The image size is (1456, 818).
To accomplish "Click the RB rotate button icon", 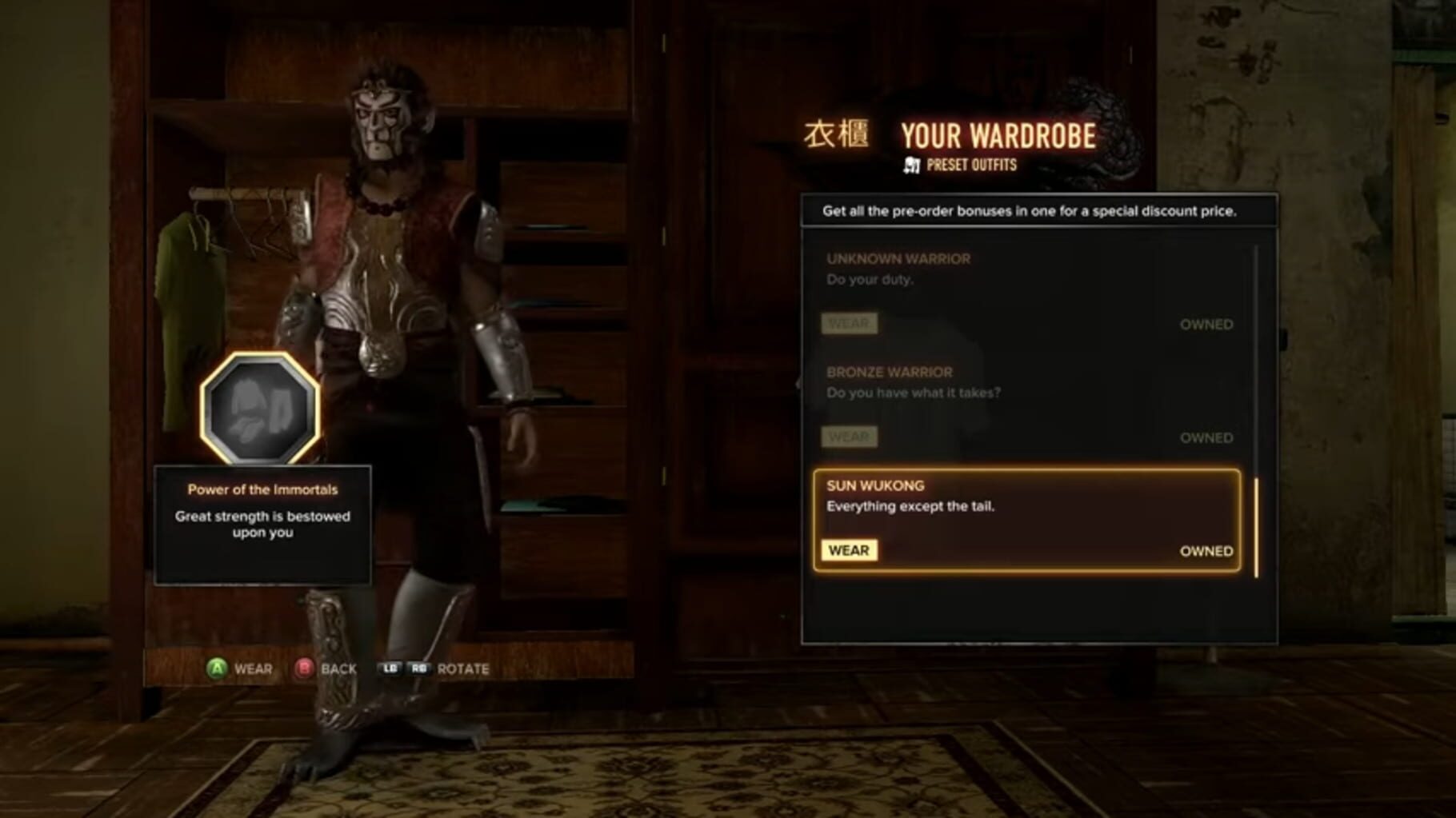I will tap(418, 668).
